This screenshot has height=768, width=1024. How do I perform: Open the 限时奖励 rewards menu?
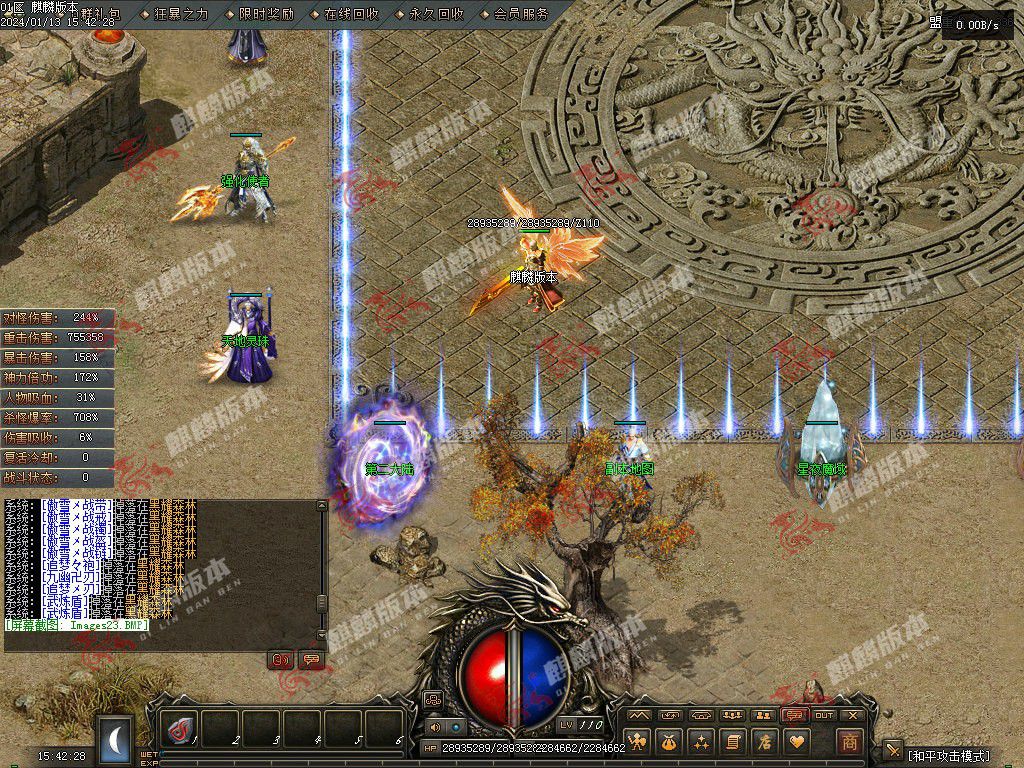pos(266,14)
